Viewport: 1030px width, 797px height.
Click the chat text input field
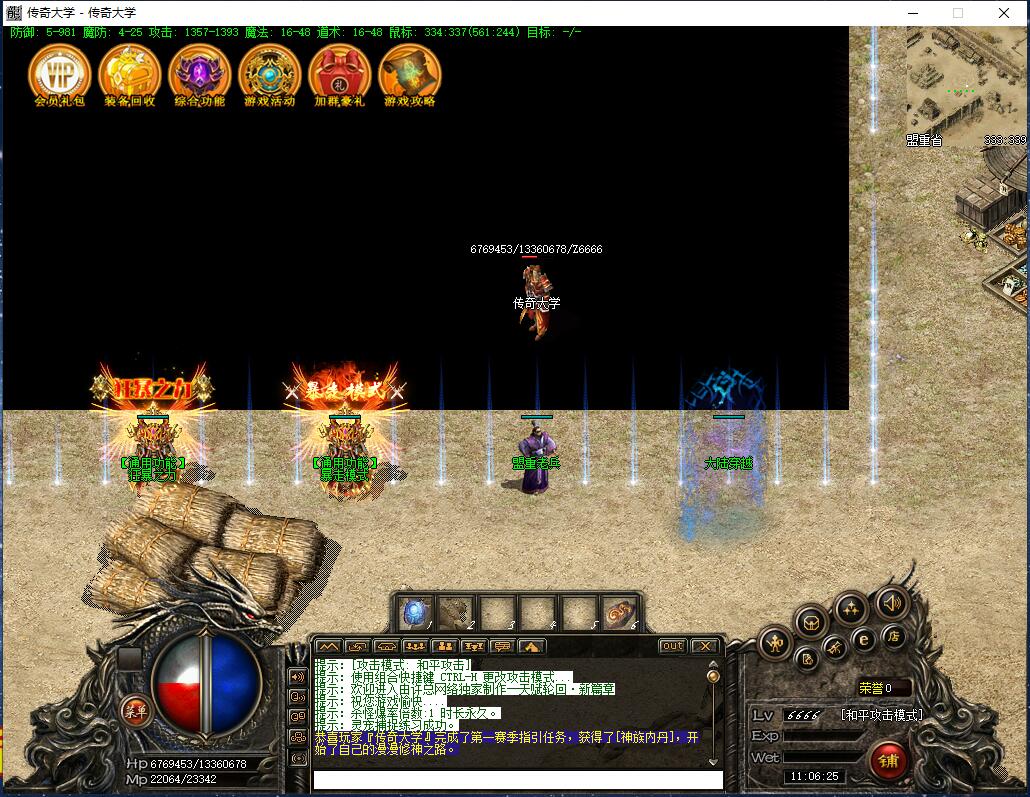pyautogui.click(x=517, y=779)
